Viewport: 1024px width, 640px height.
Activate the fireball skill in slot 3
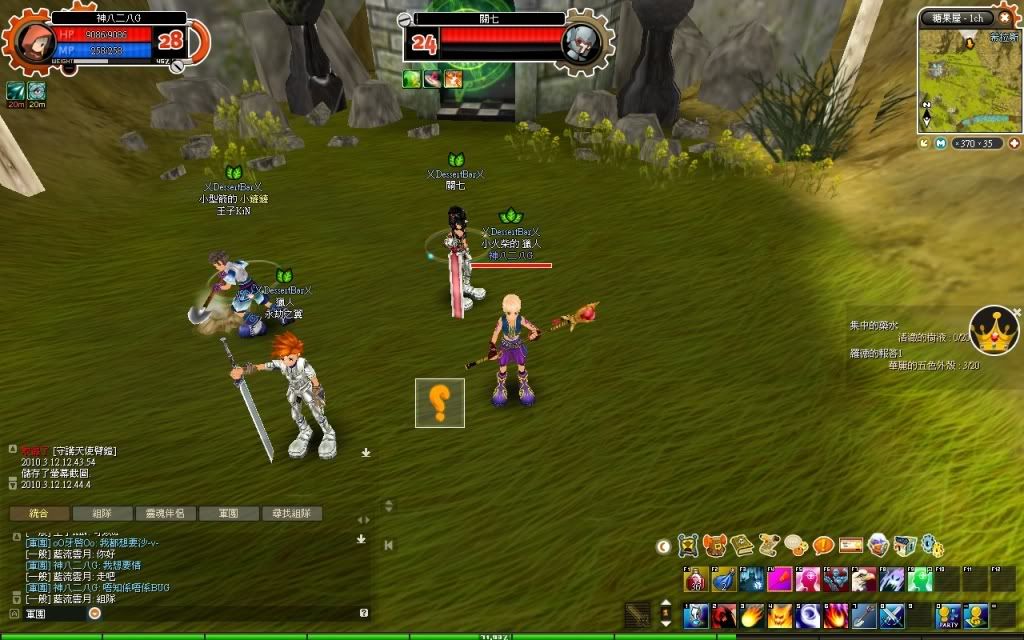pyautogui.click(x=751, y=614)
